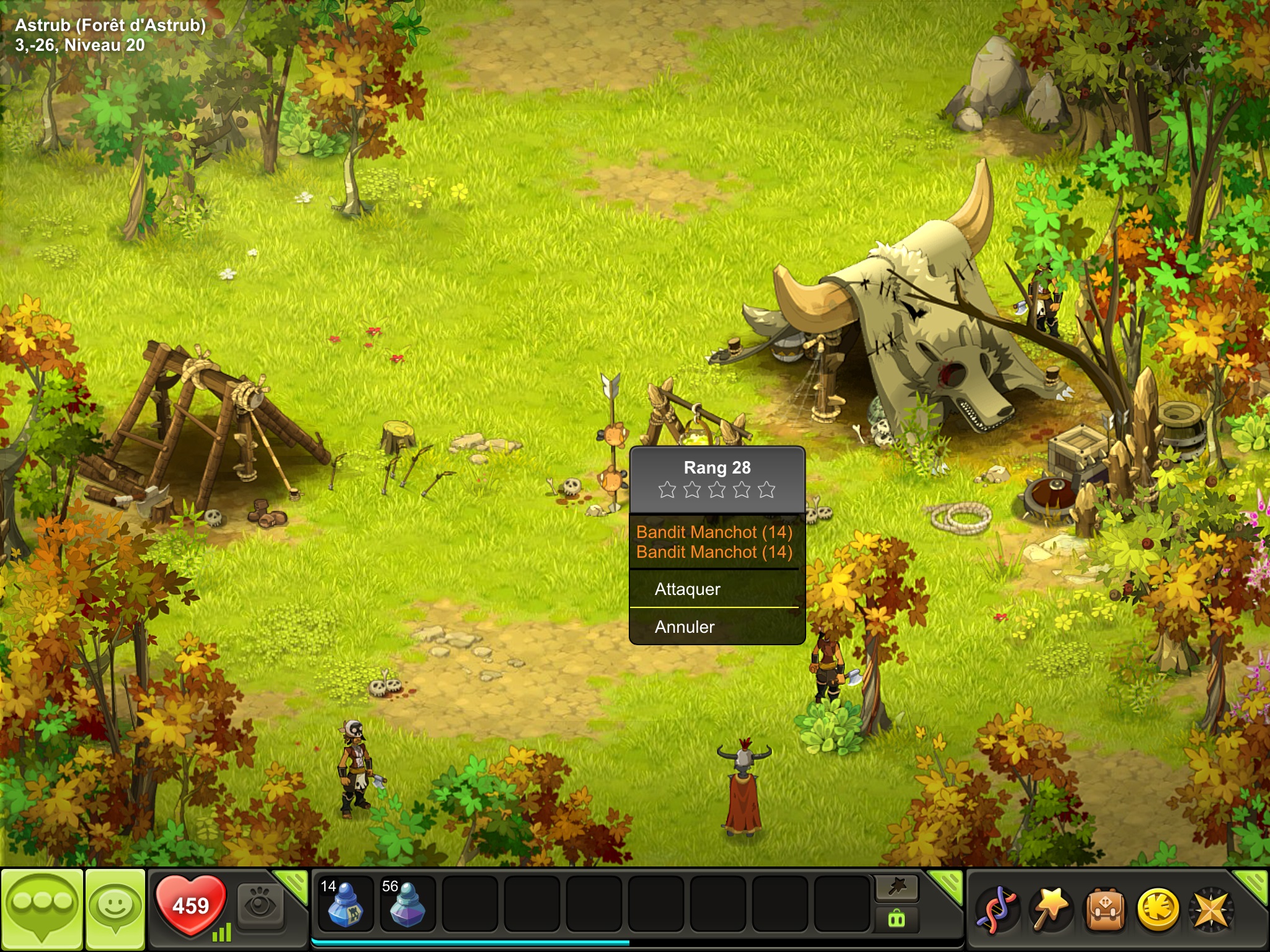Open the DNA helix characteristics menu

996,909
